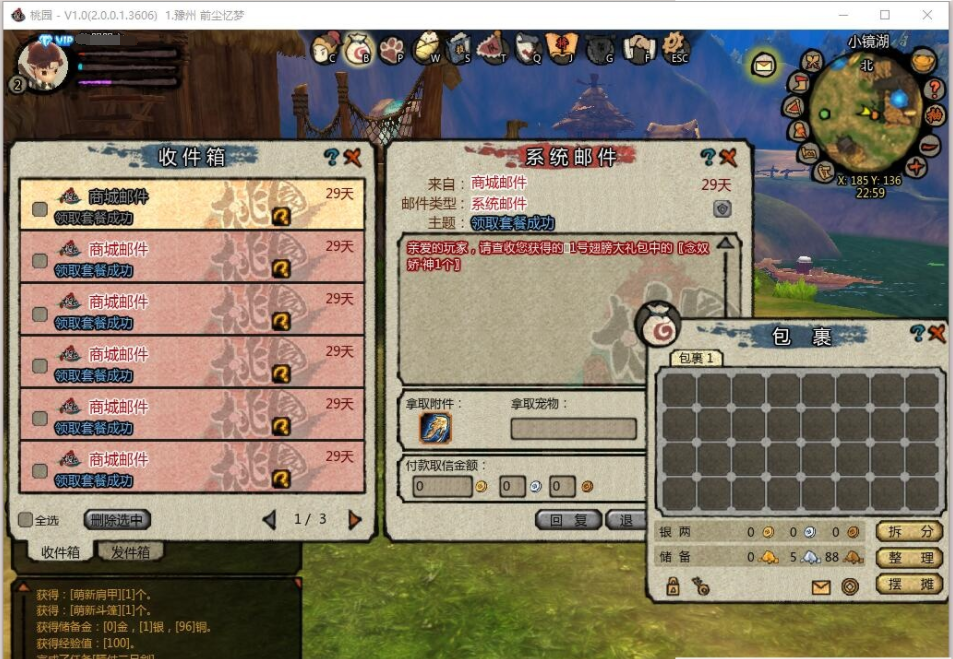953x659 pixels.
Task: Close the 包裹 bag panel
Action: [x=936, y=334]
